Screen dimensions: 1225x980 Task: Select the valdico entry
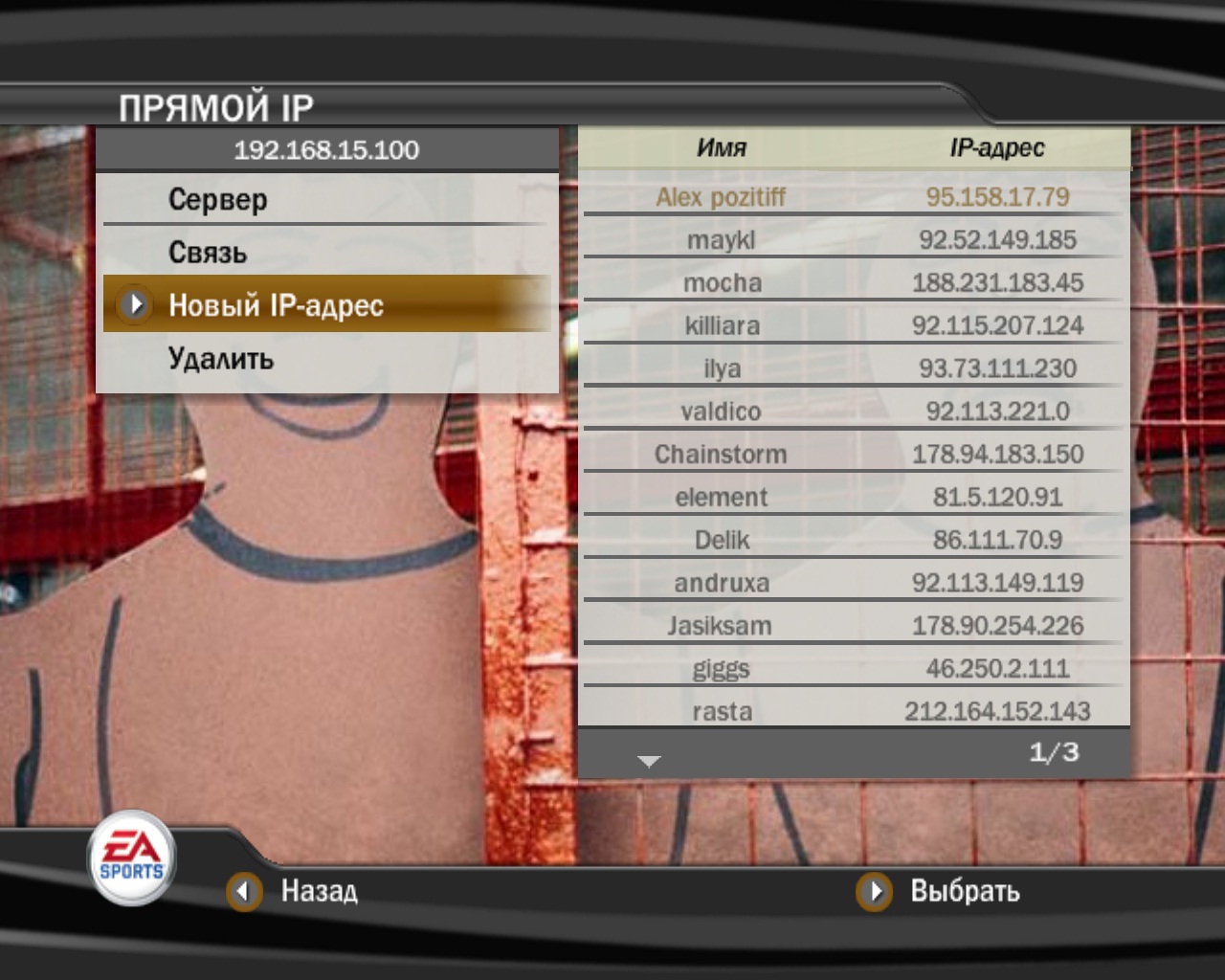click(x=852, y=412)
